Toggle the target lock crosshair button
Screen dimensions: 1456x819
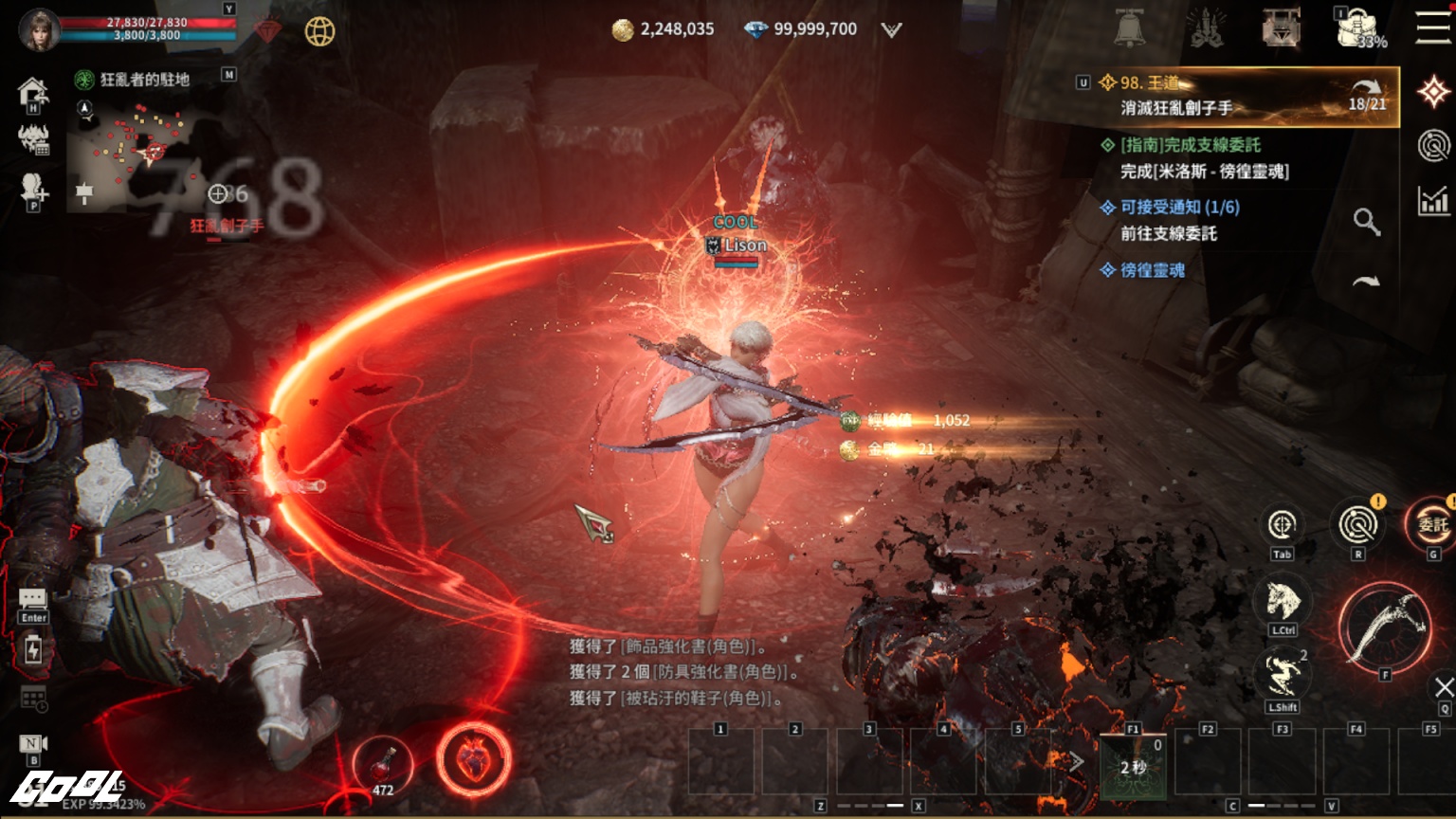coord(1282,524)
